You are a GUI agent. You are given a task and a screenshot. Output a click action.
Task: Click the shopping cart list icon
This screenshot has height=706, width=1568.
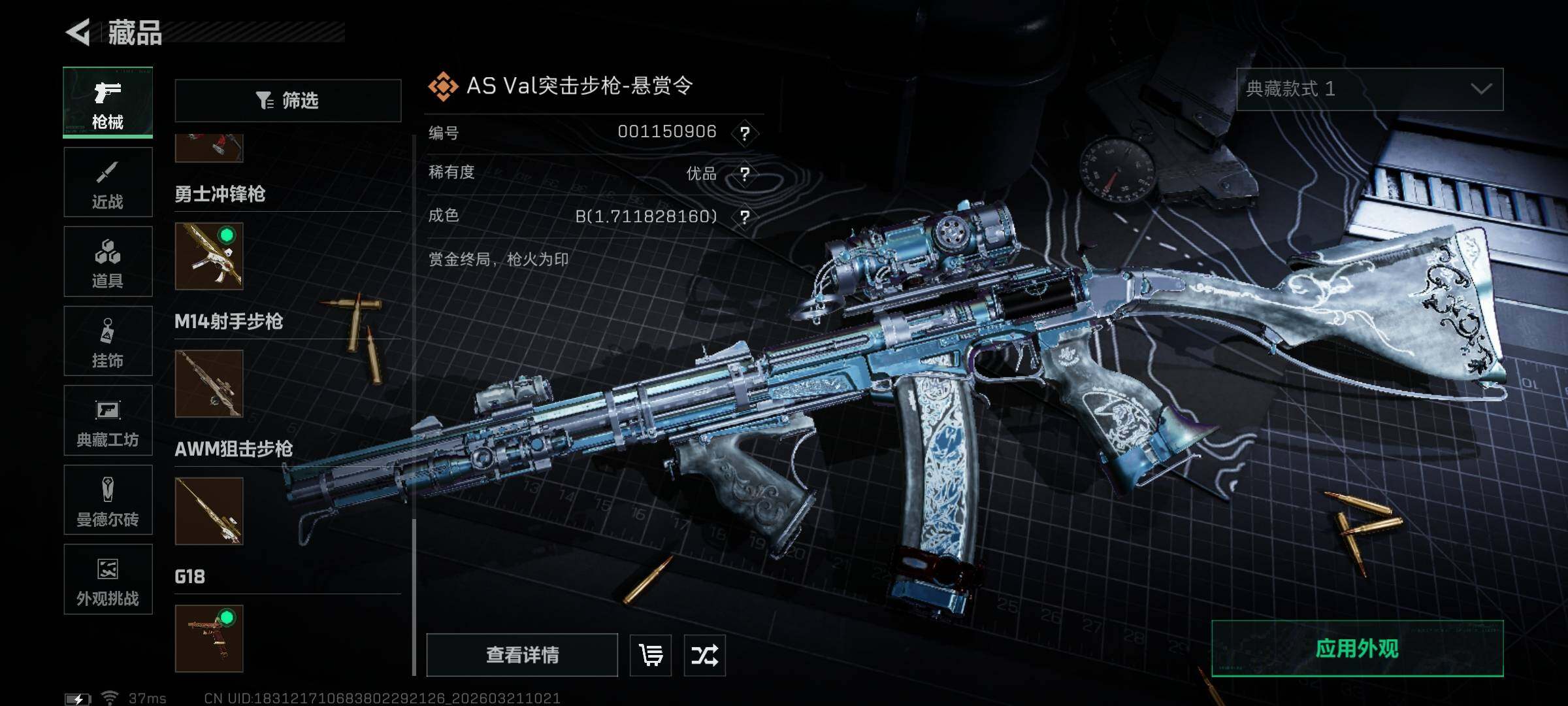[x=651, y=654]
